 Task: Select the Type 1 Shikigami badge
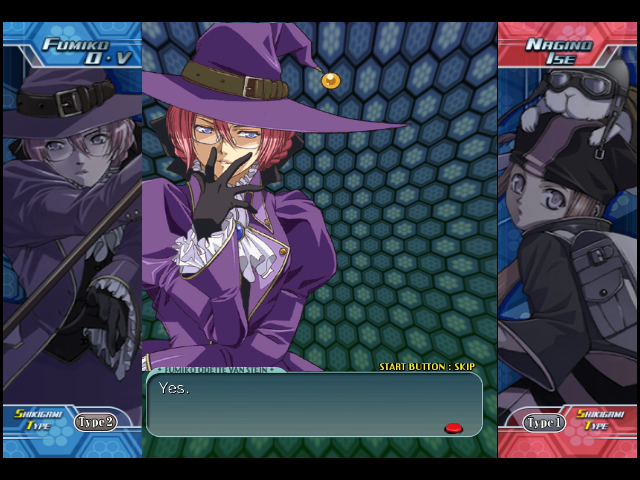[x=545, y=422]
